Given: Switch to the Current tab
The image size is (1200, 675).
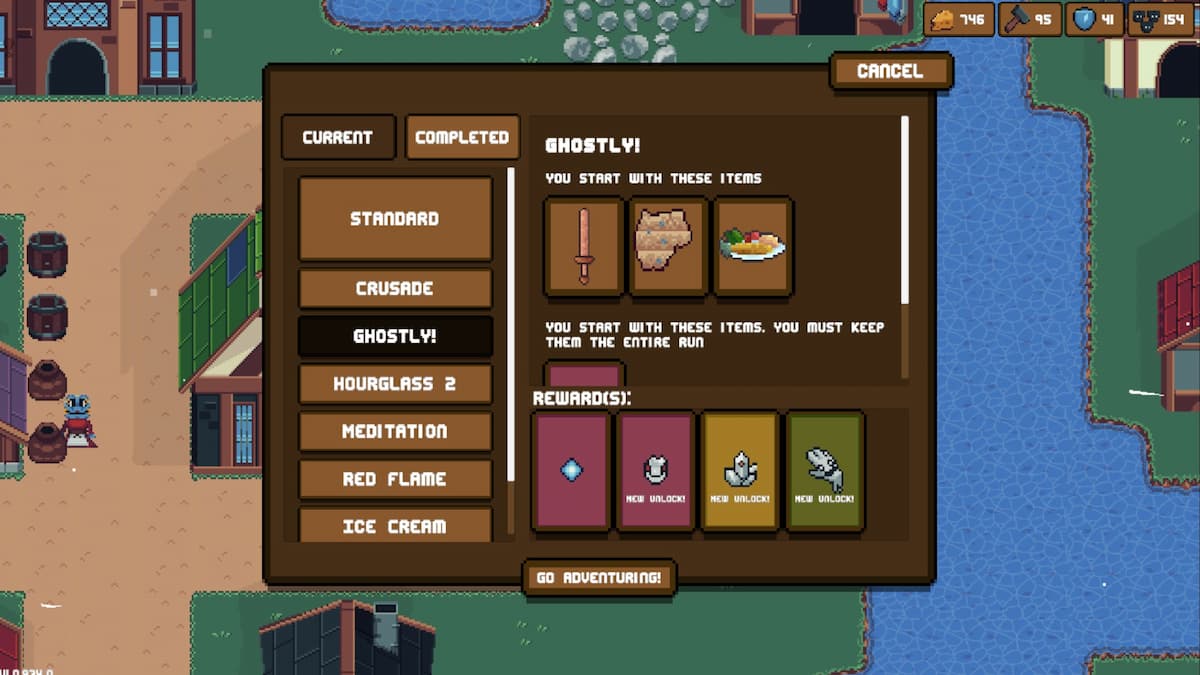Looking at the screenshot, I should pos(337,138).
